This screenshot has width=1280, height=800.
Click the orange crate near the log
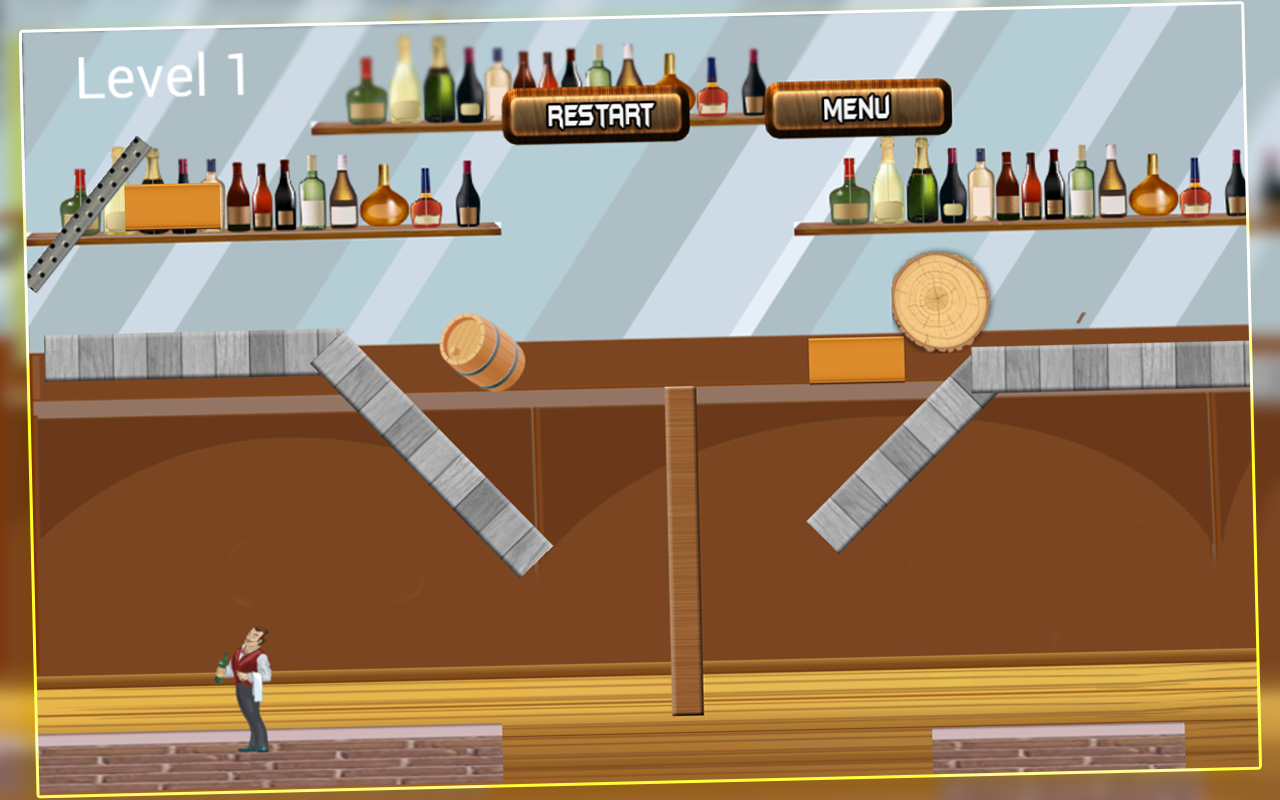pyautogui.click(x=855, y=360)
